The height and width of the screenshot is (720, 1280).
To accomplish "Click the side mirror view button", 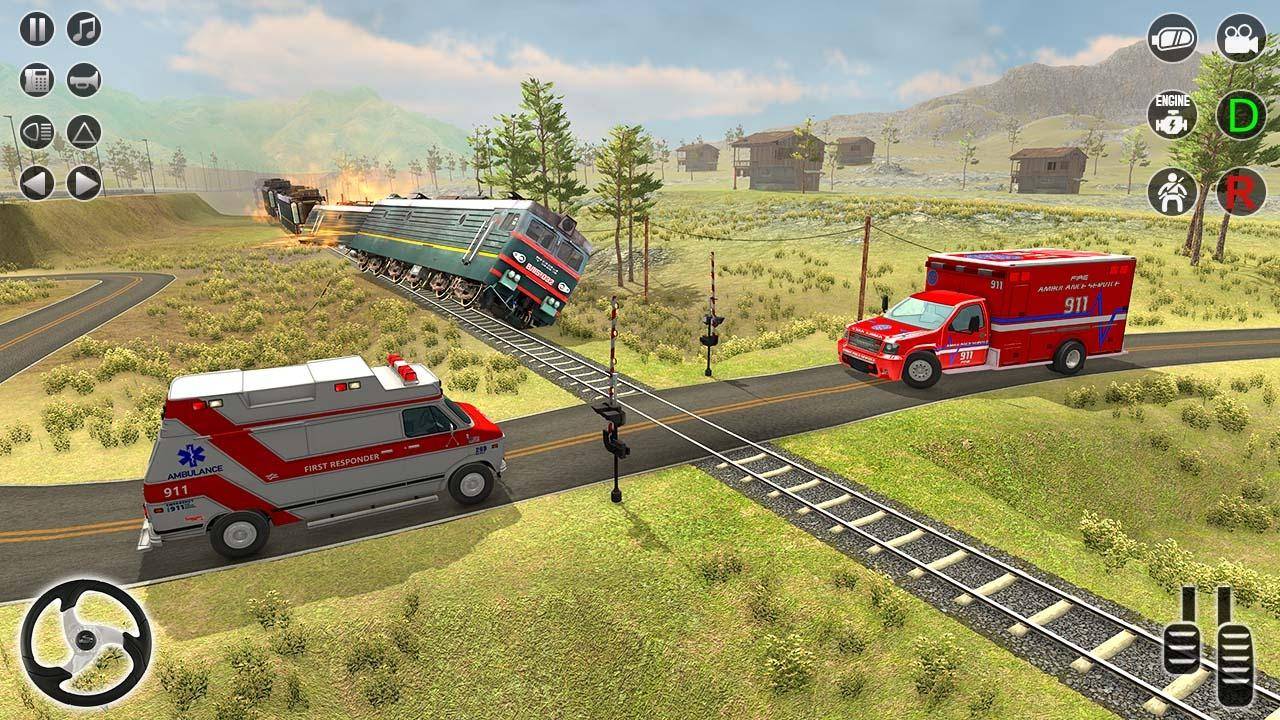I will (x=1172, y=38).
